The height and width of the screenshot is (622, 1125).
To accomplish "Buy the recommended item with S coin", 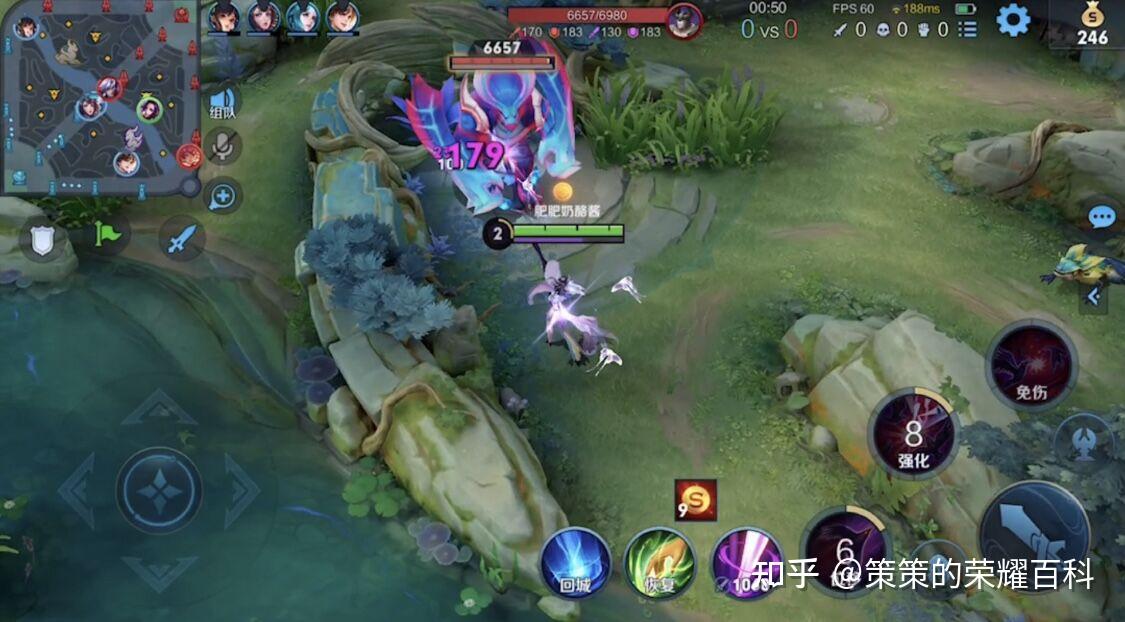I will pyautogui.click(x=695, y=500).
